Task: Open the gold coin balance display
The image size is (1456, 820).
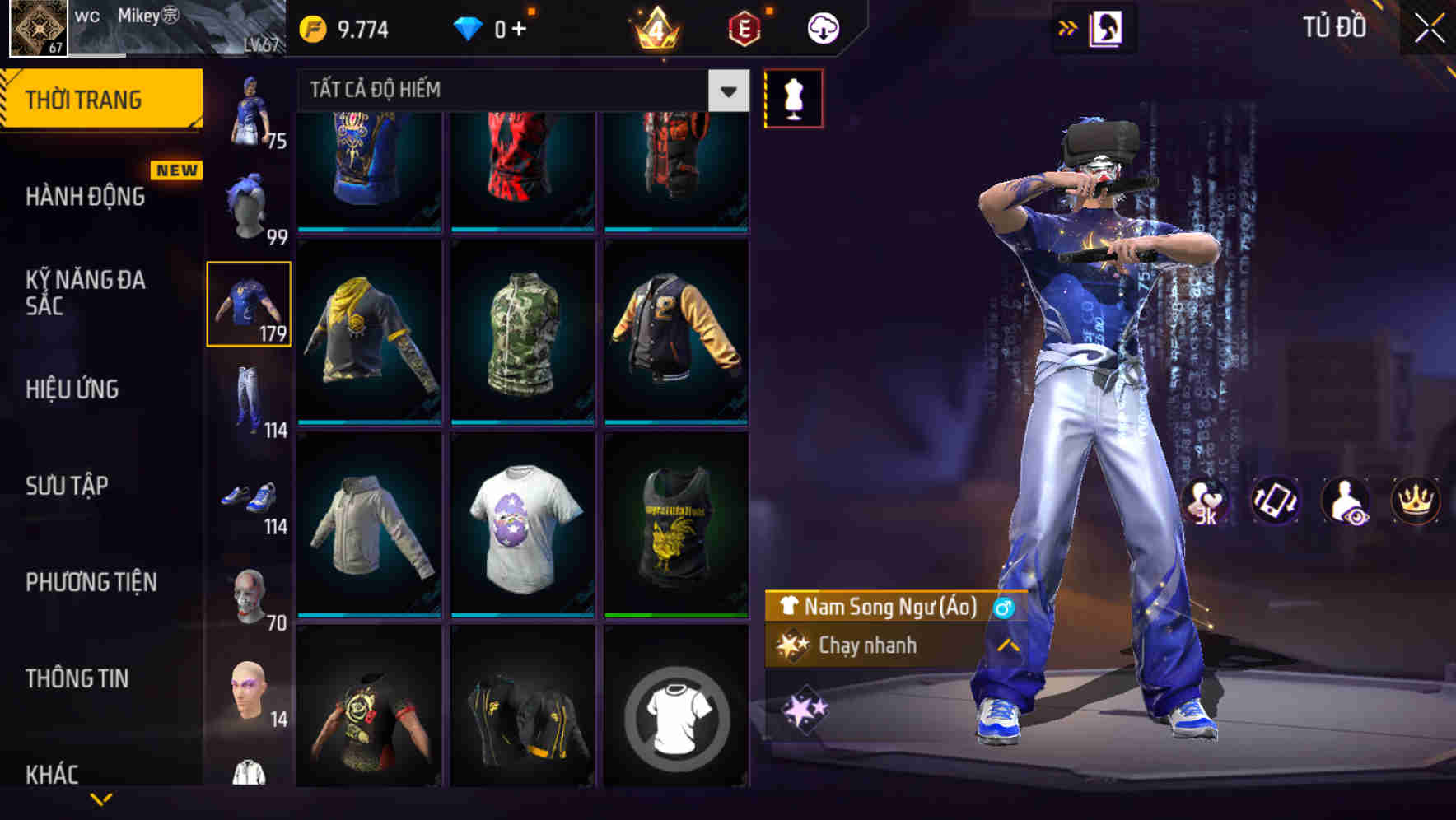Action: pos(346,26)
